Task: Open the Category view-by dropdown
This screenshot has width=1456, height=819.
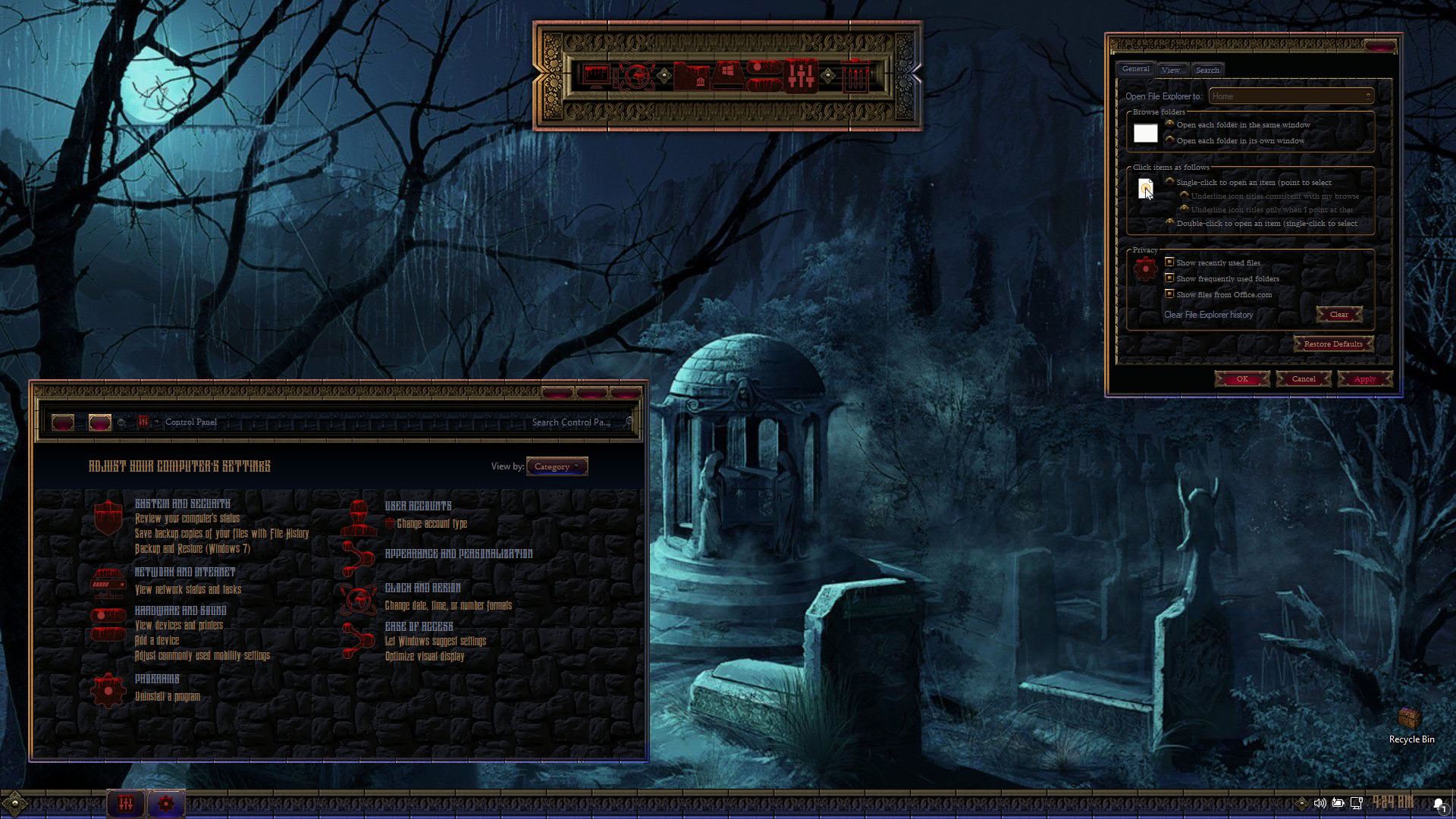Action: [x=557, y=466]
